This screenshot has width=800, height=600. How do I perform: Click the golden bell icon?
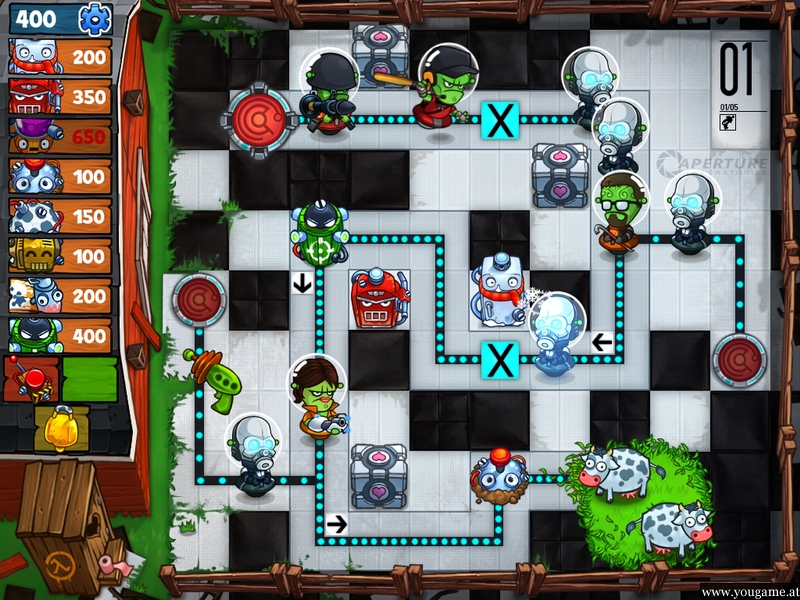60,428
